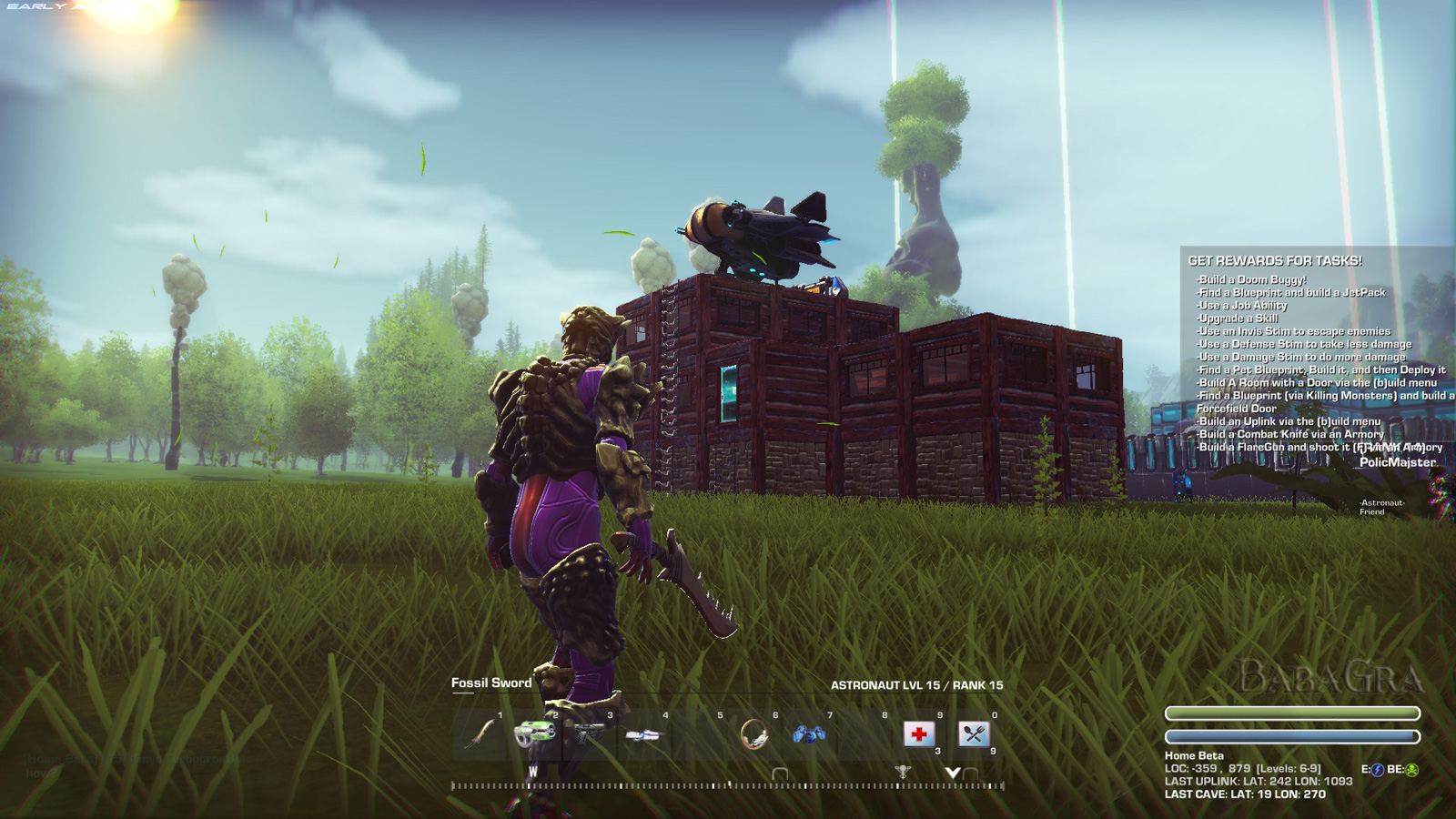The image size is (1456, 819).
Task: Click the trophy marker on the compass bar
Action: point(902,773)
